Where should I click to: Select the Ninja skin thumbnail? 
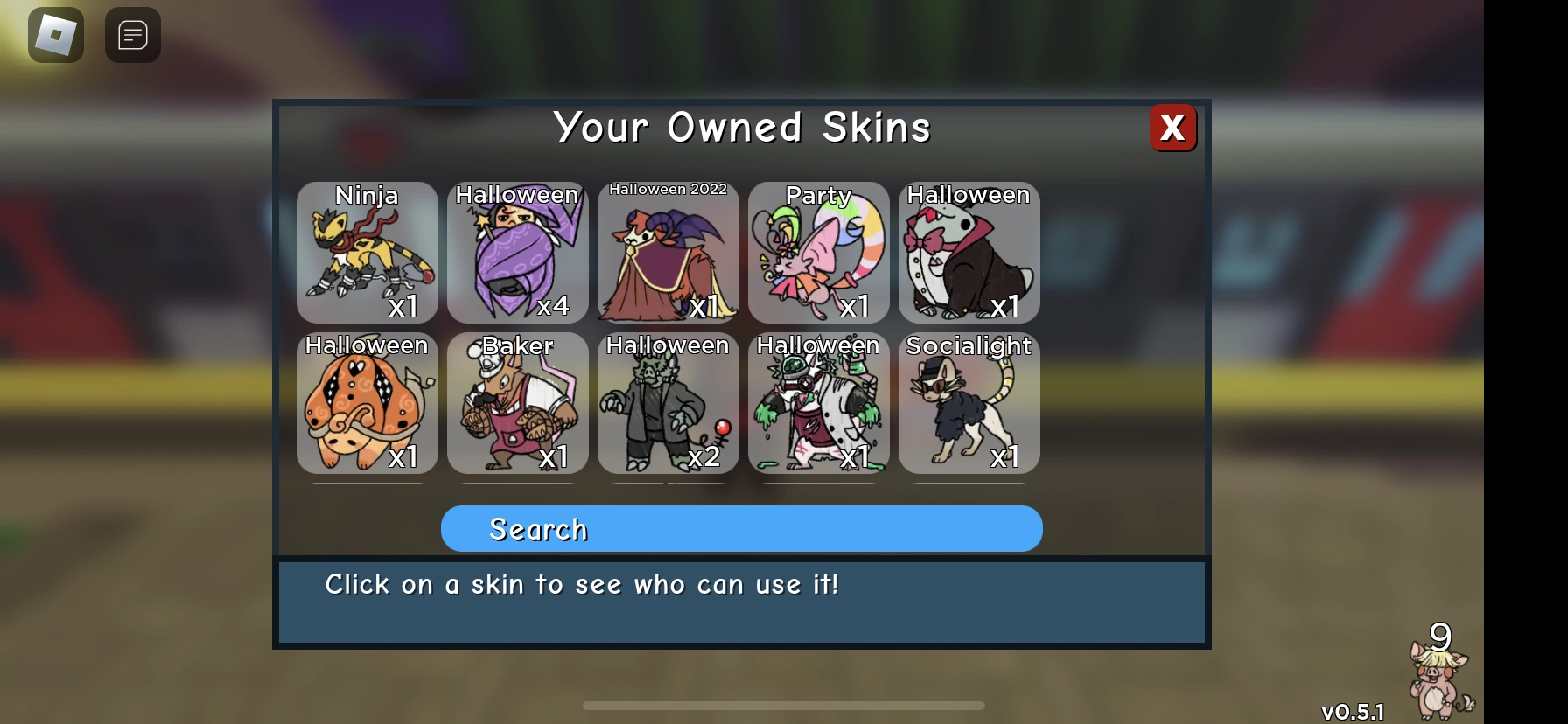[x=367, y=254]
